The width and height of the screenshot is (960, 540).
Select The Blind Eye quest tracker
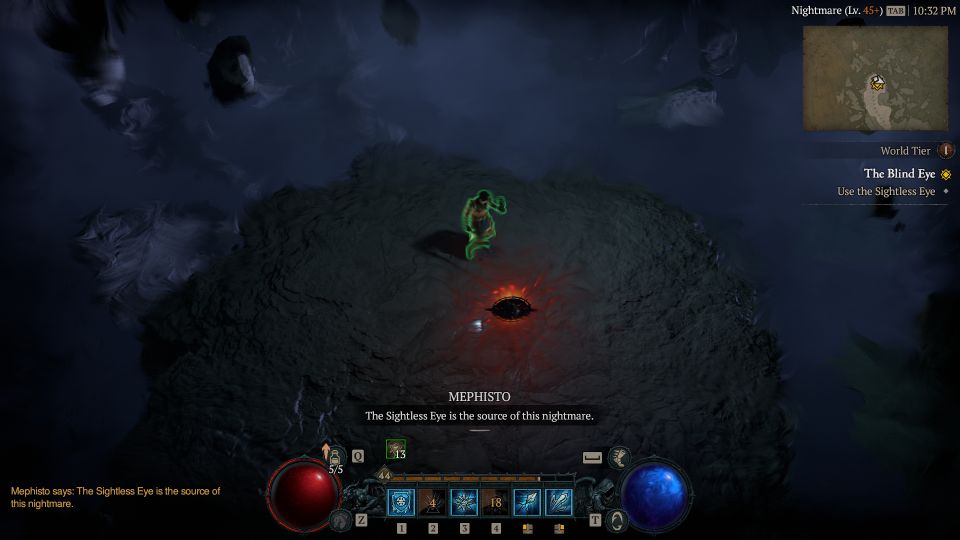click(x=899, y=174)
